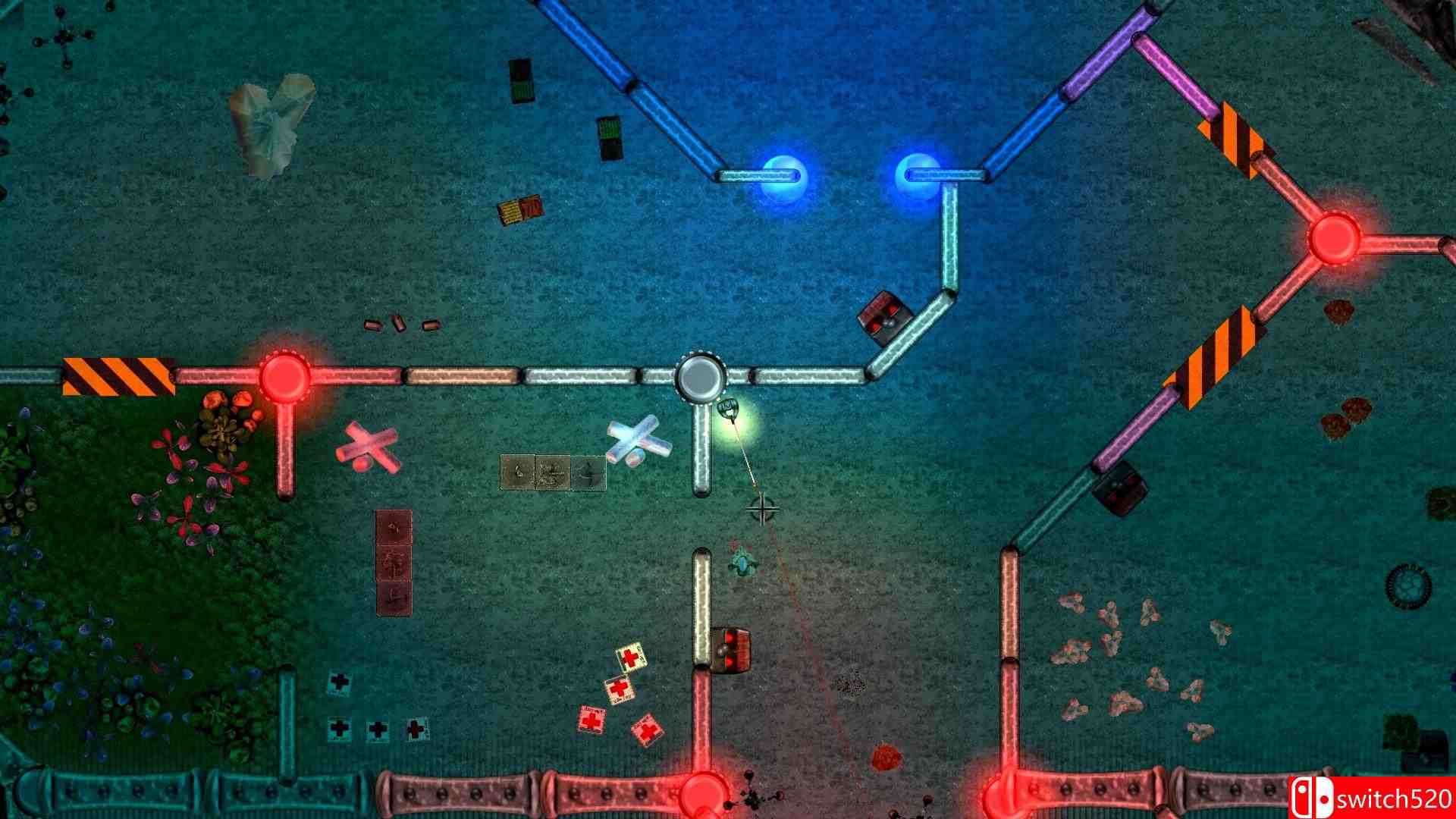The width and height of the screenshot is (1456, 819).
Task: Click the circular silver pipe hub in the center
Action: click(x=701, y=377)
